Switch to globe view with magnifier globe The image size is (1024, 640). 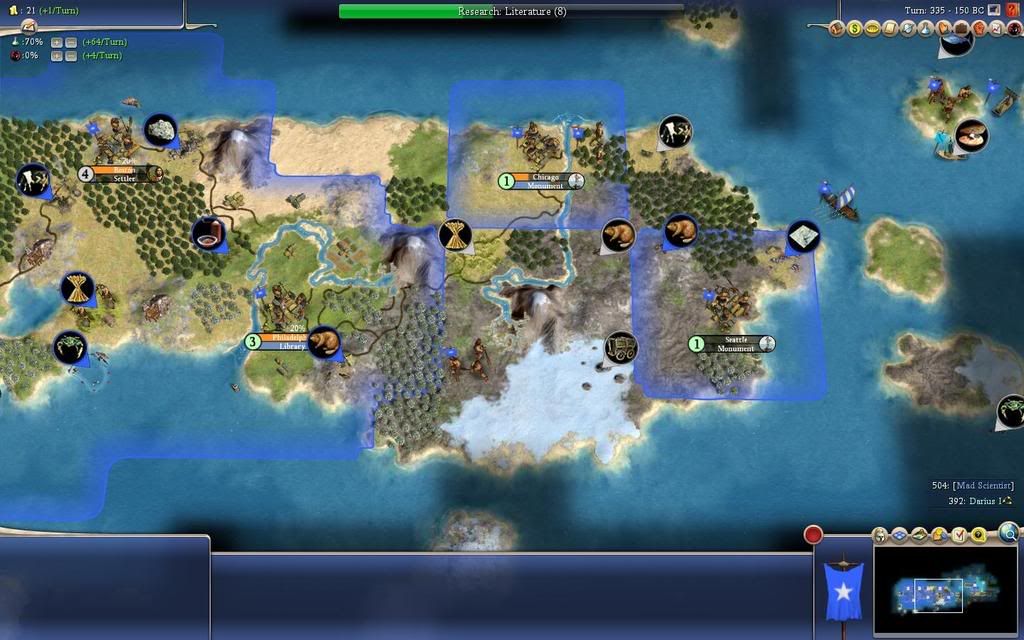pyautogui.click(x=1009, y=533)
